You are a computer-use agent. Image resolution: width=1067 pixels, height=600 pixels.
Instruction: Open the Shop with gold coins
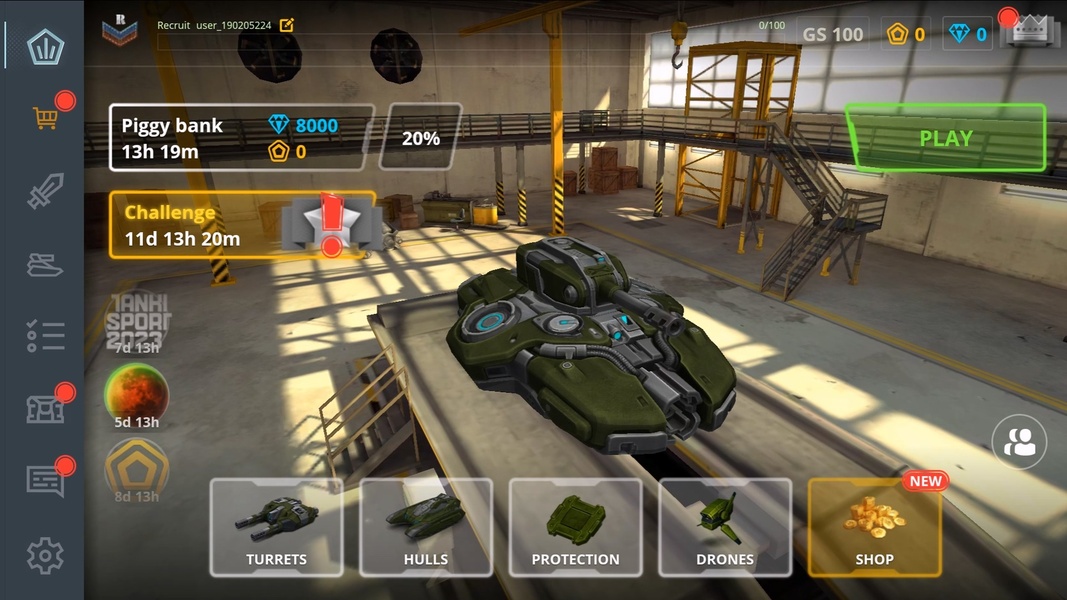click(x=874, y=527)
